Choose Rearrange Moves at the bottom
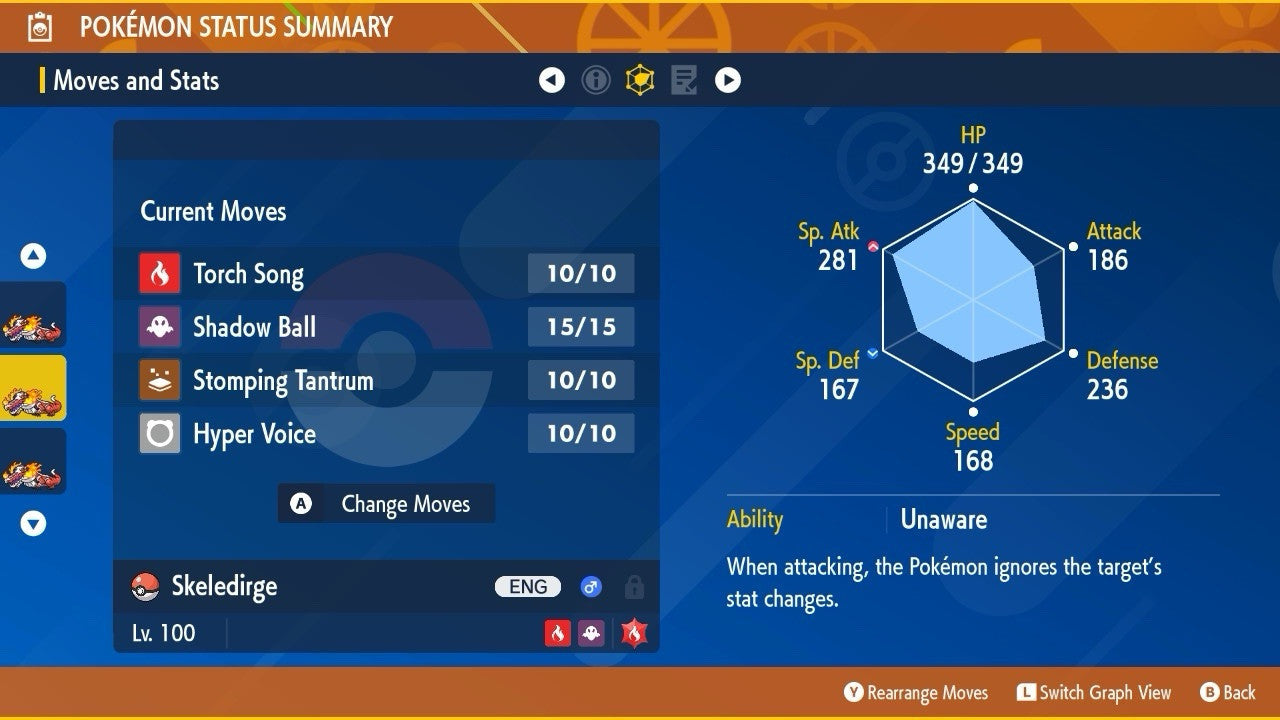The width and height of the screenshot is (1280, 720). pyautogui.click(x=916, y=692)
